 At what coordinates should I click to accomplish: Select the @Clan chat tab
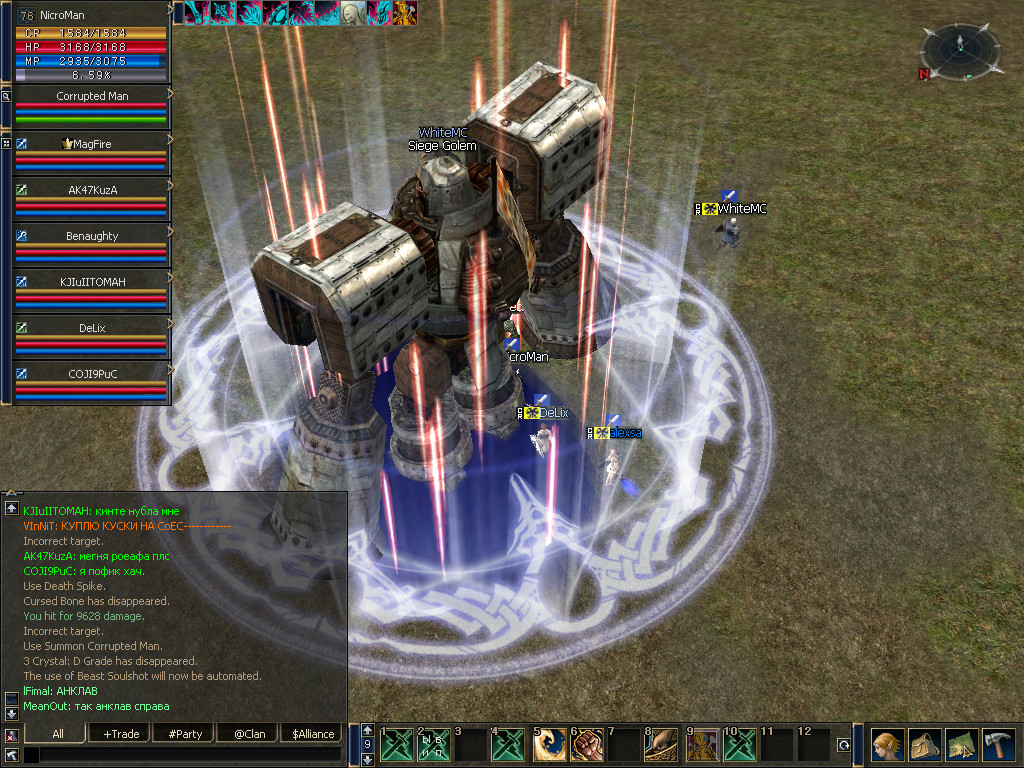coord(249,734)
